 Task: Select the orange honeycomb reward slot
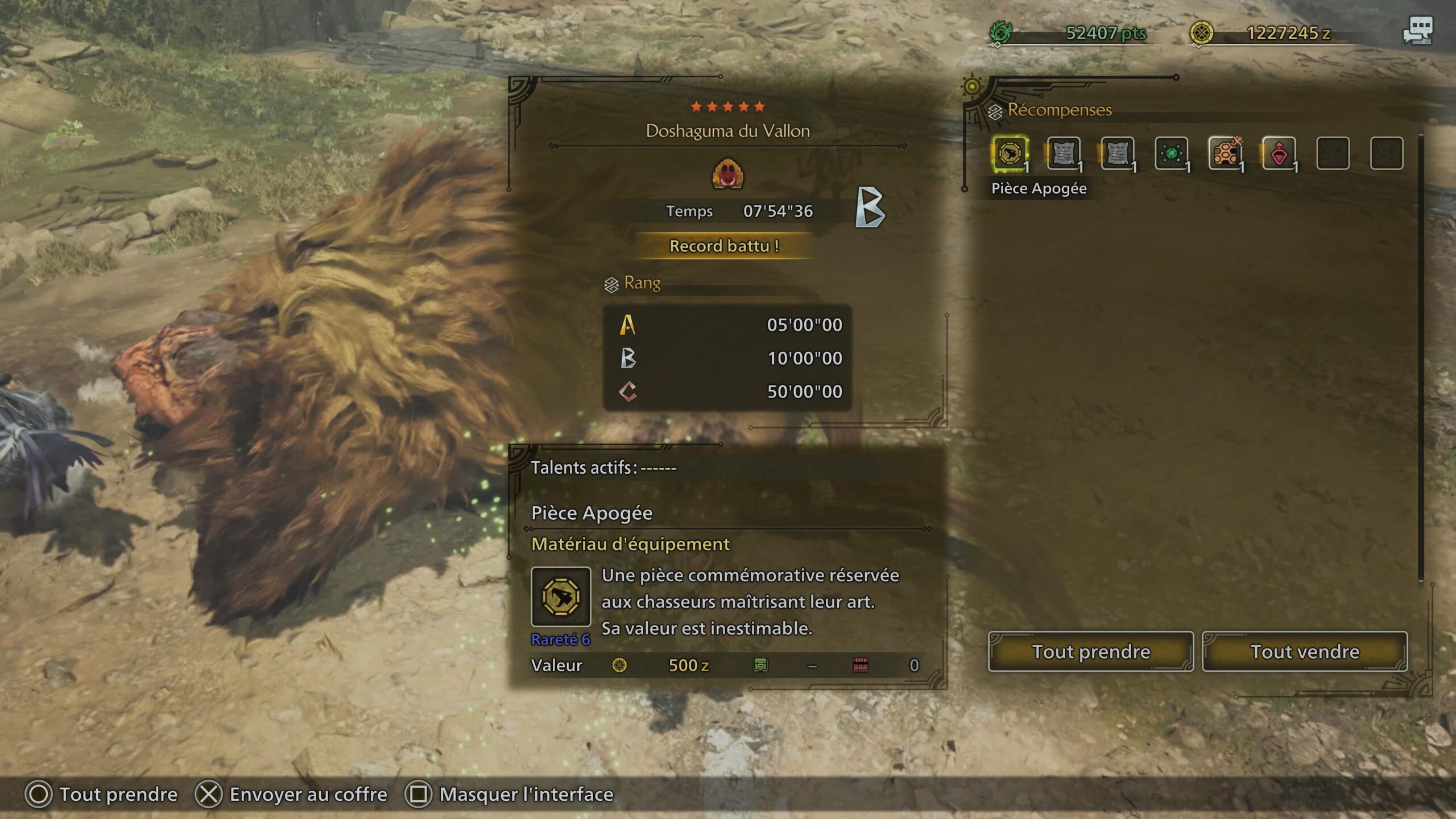1225,154
